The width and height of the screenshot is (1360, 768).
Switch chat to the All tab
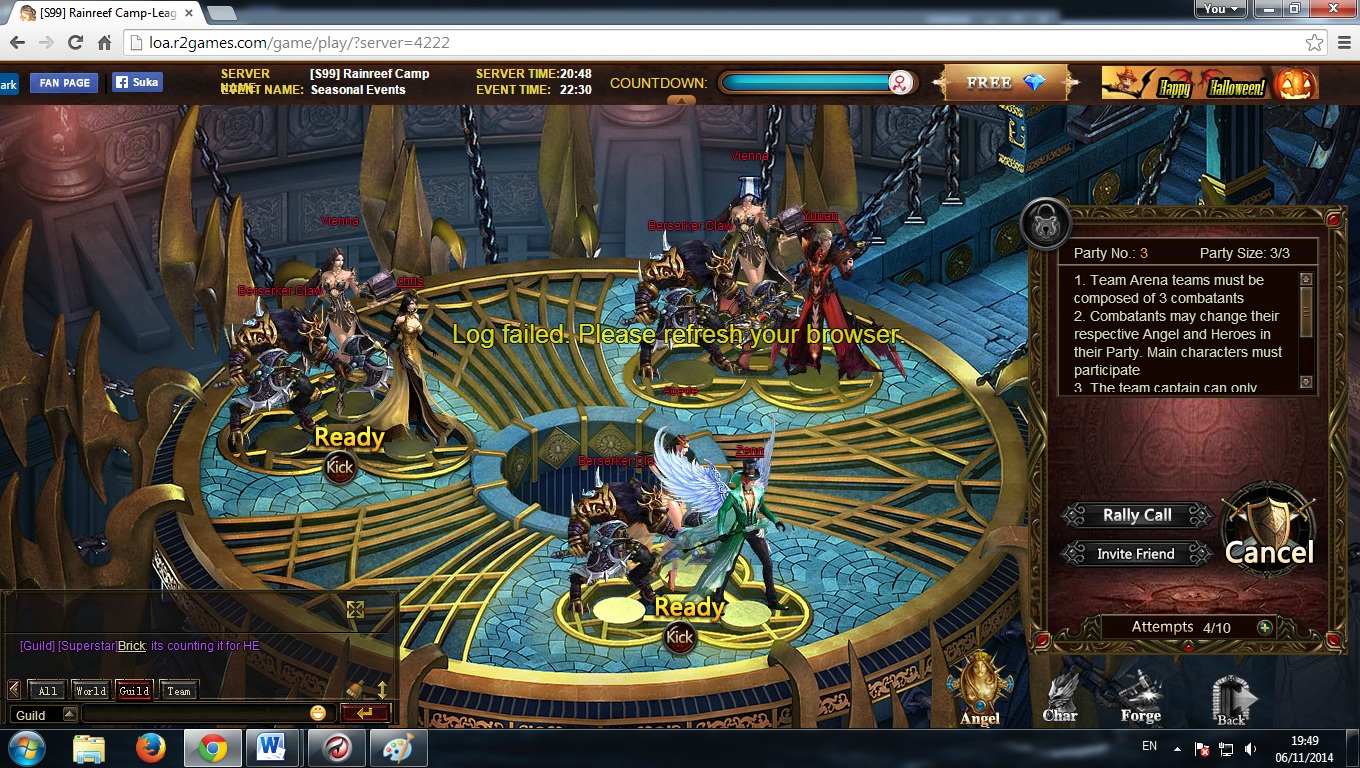click(48, 690)
